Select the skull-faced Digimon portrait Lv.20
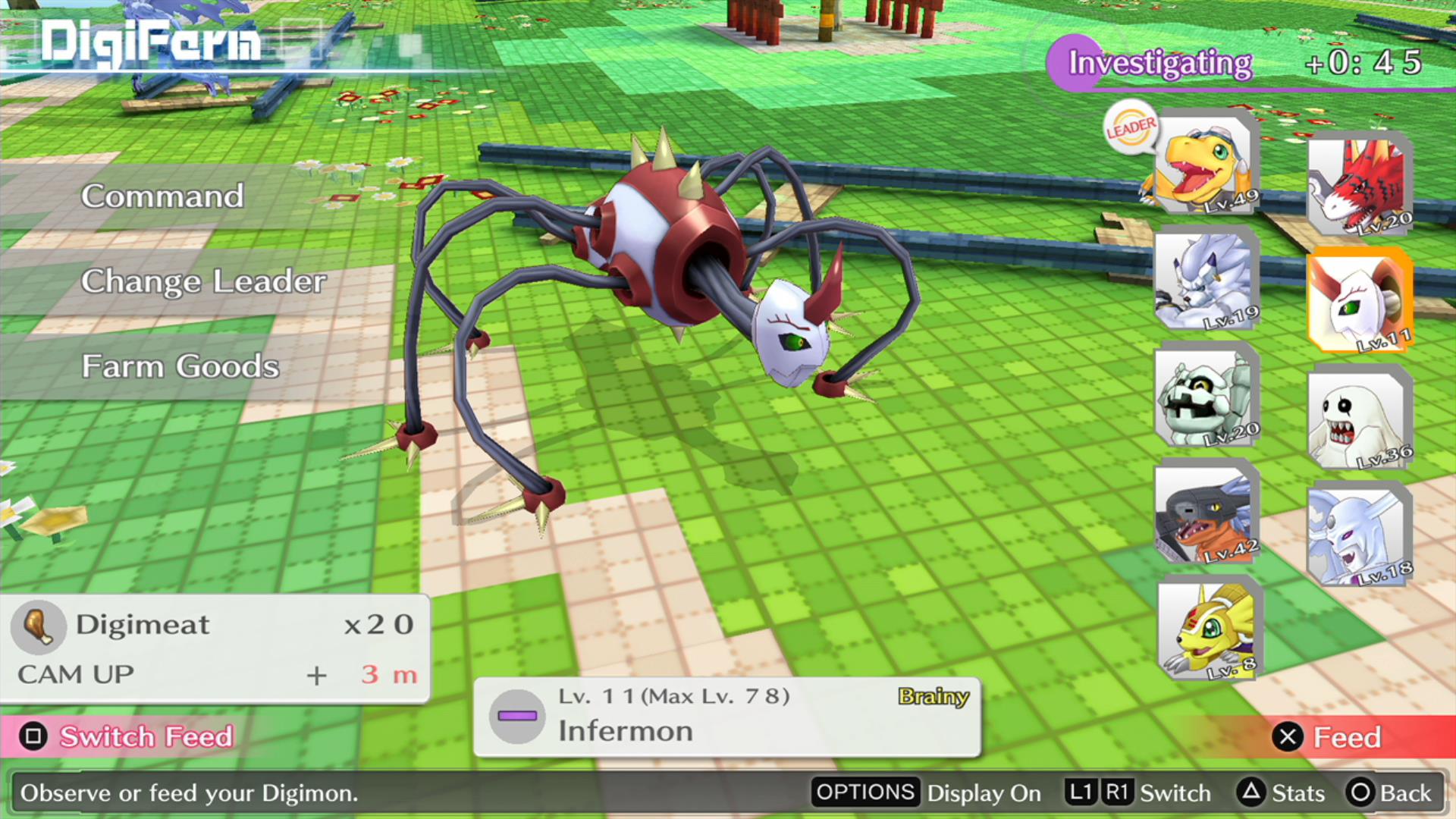The height and width of the screenshot is (819, 1456). point(1205,397)
